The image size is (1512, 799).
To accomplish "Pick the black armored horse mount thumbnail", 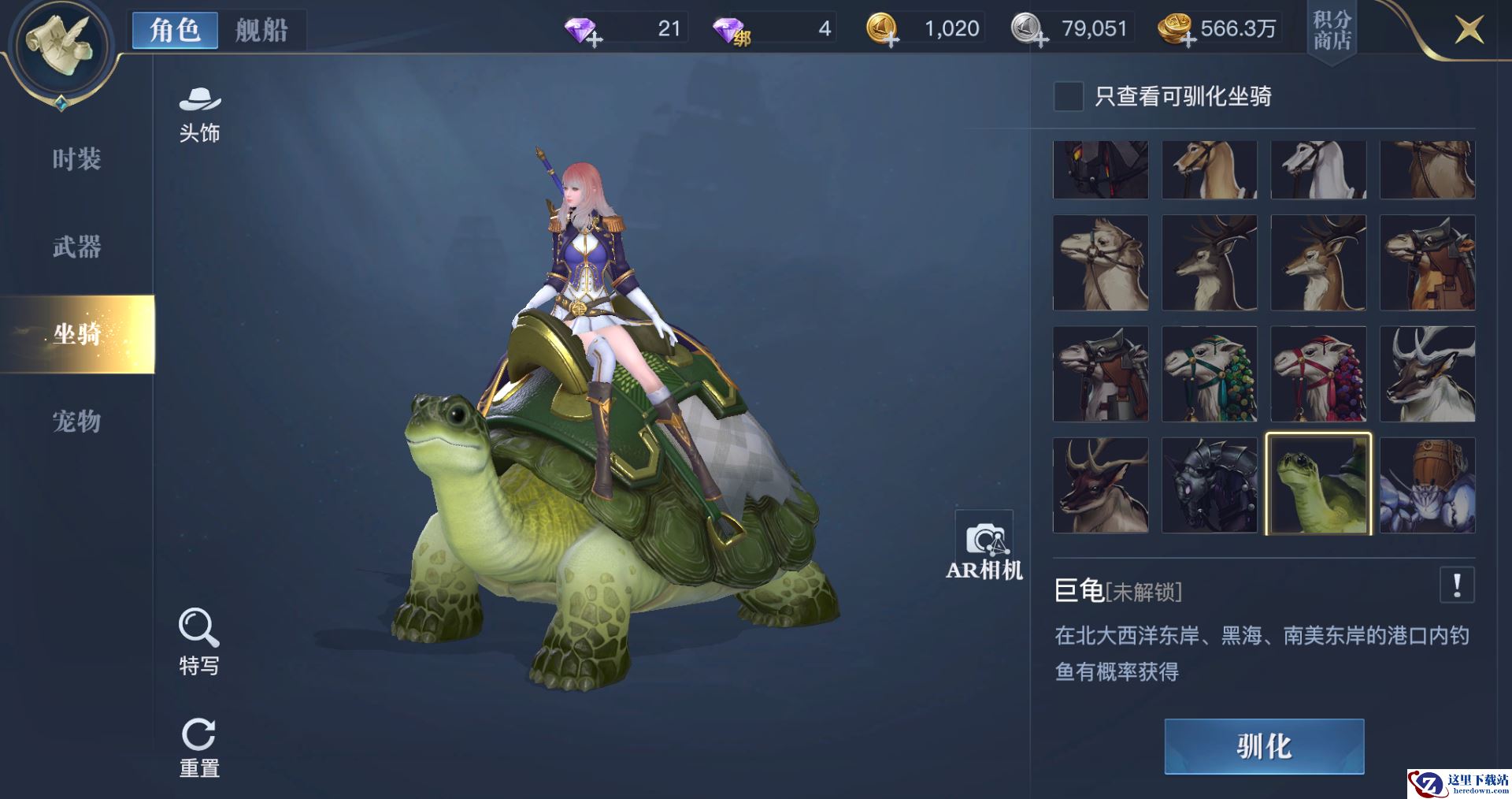I will (1210, 485).
